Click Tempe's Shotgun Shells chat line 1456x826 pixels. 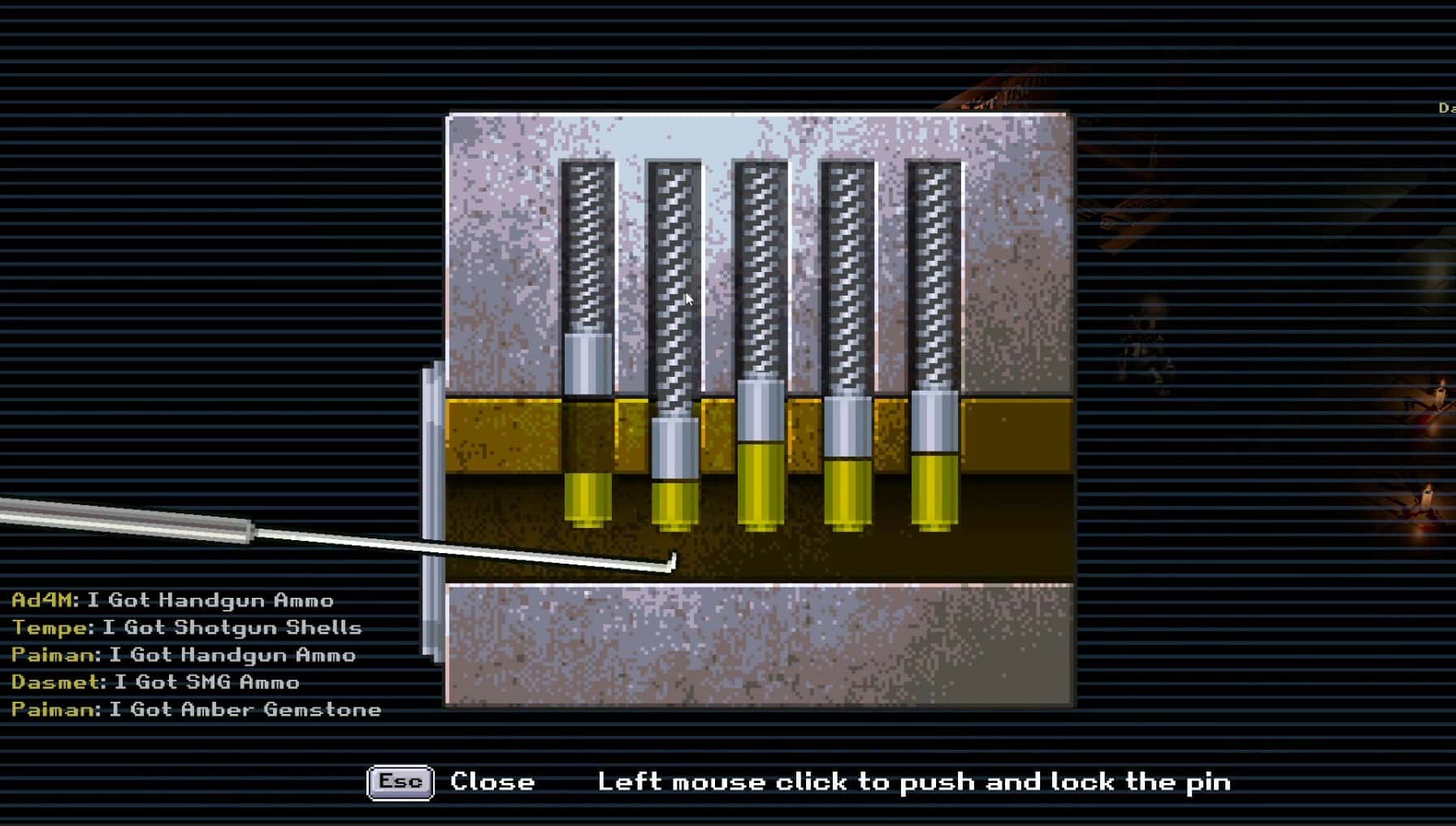click(x=187, y=628)
